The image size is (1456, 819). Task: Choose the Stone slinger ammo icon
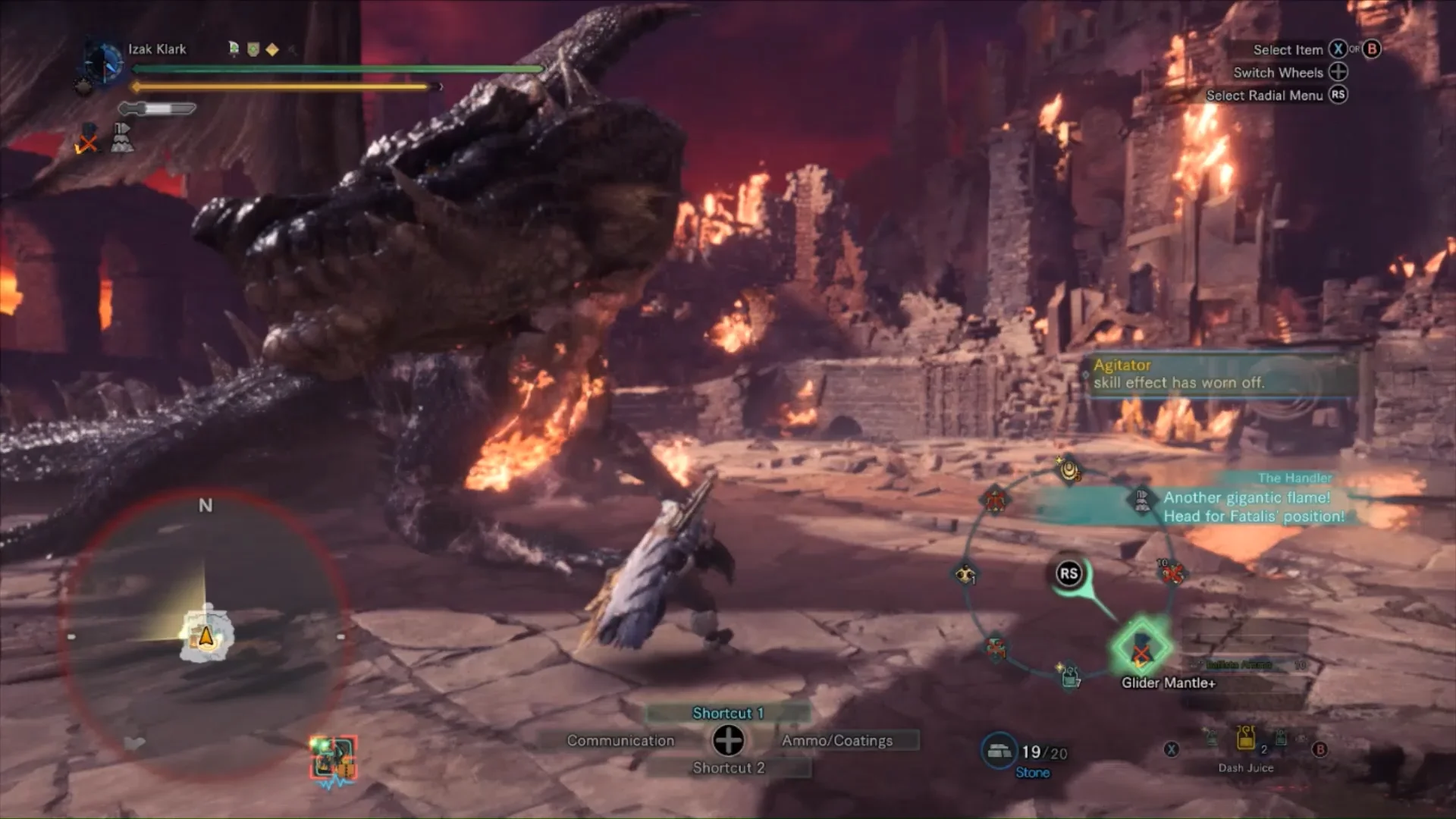pyautogui.click(x=998, y=751)
